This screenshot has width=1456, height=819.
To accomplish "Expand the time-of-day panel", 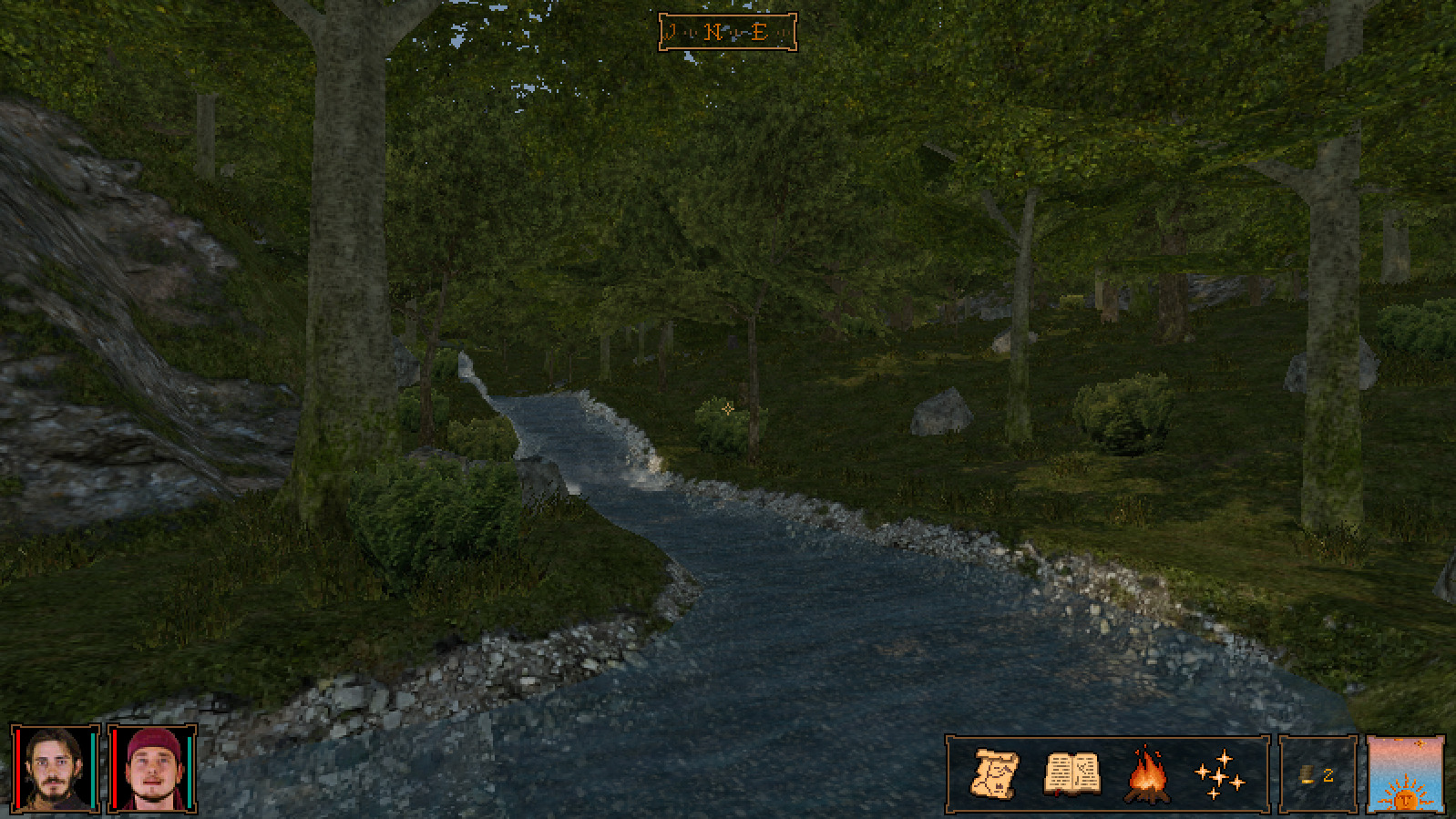I will (x=1406, y=774).
